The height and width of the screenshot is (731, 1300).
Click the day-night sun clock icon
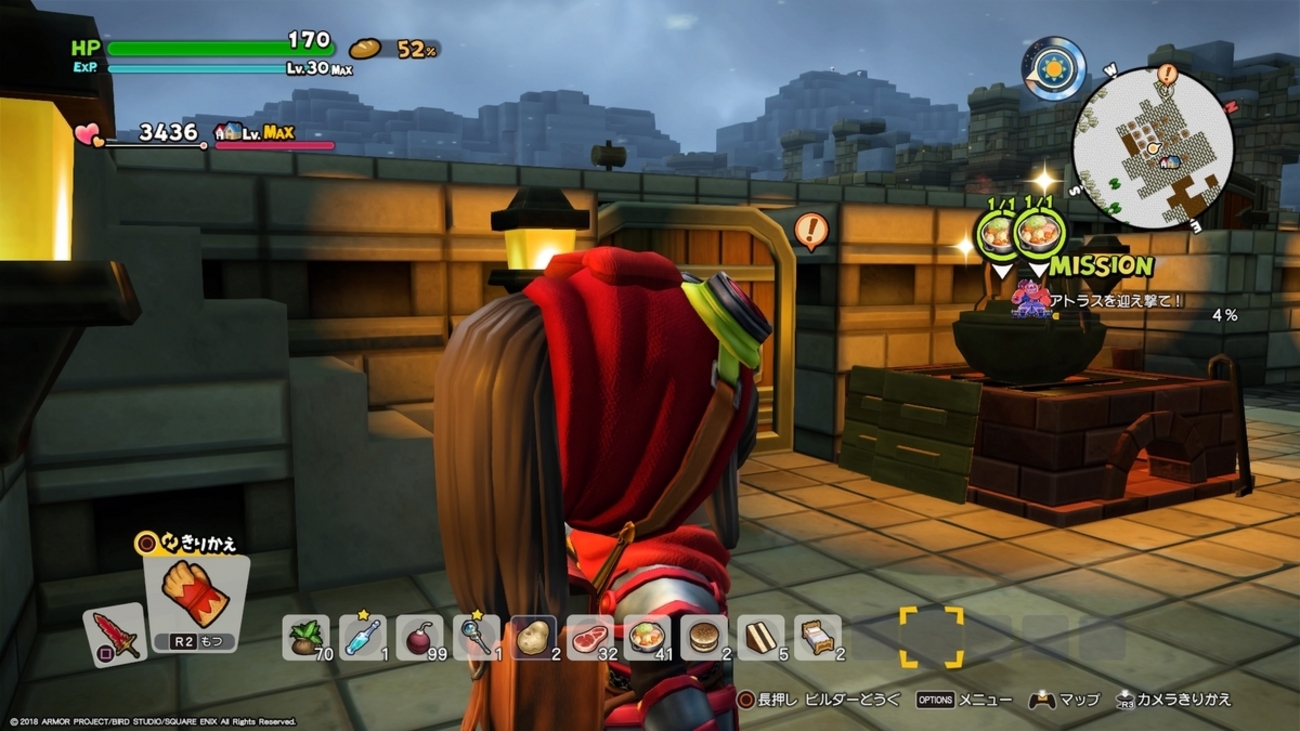tap(1054, 69)
